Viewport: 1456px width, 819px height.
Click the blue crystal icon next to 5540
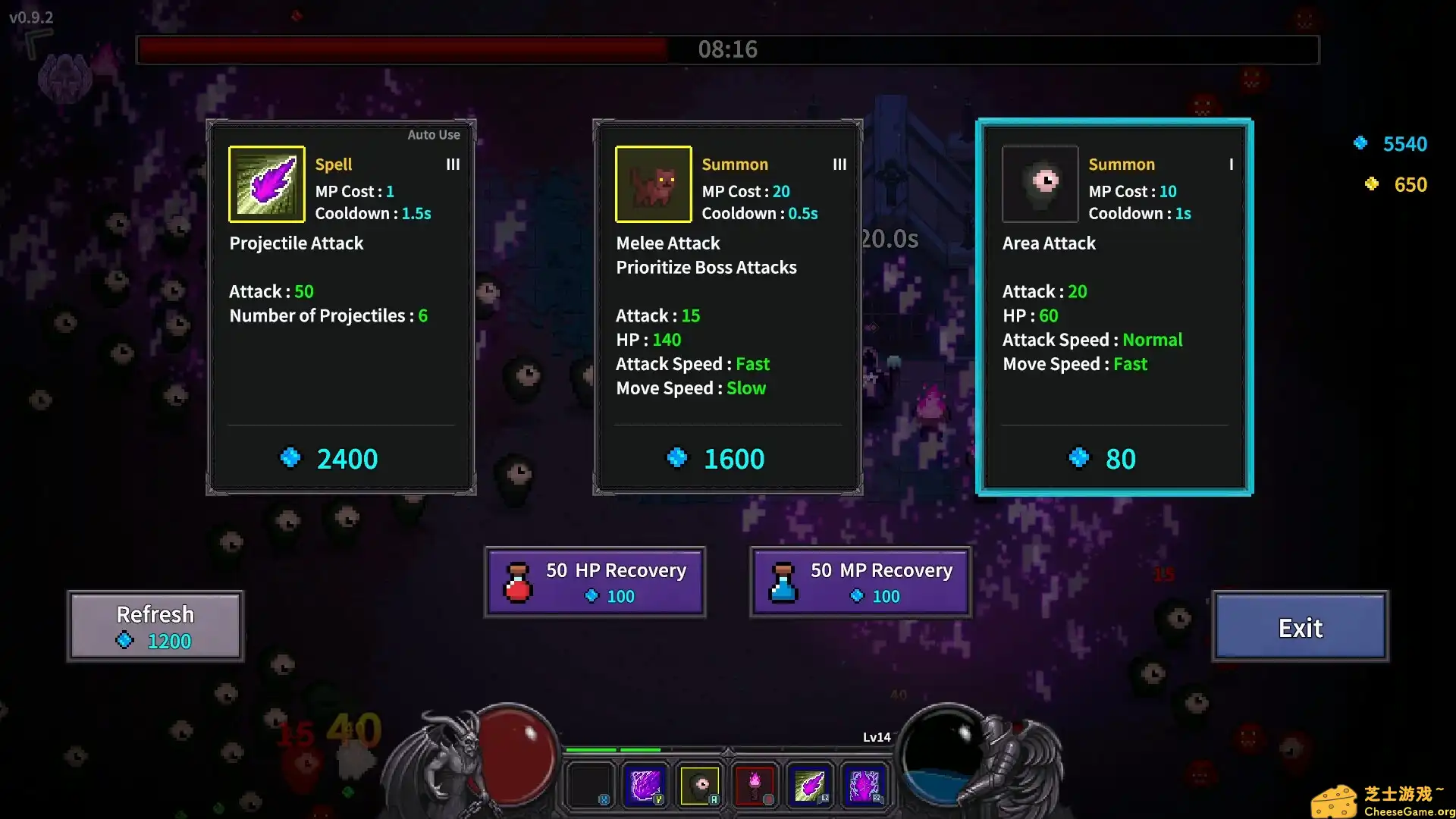point(1361,143)
